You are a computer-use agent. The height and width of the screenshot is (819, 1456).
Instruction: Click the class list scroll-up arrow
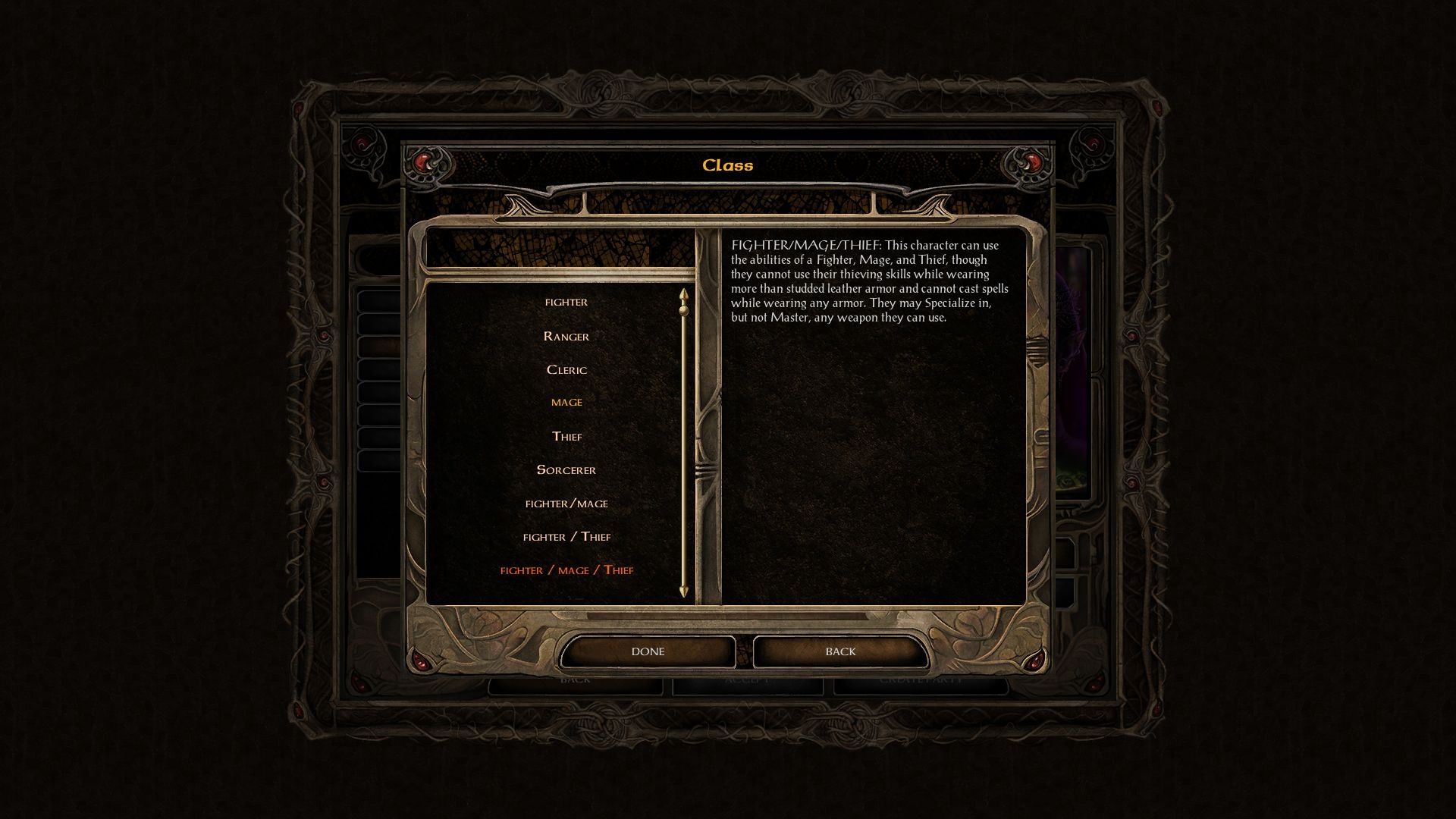tap(684, 293)
